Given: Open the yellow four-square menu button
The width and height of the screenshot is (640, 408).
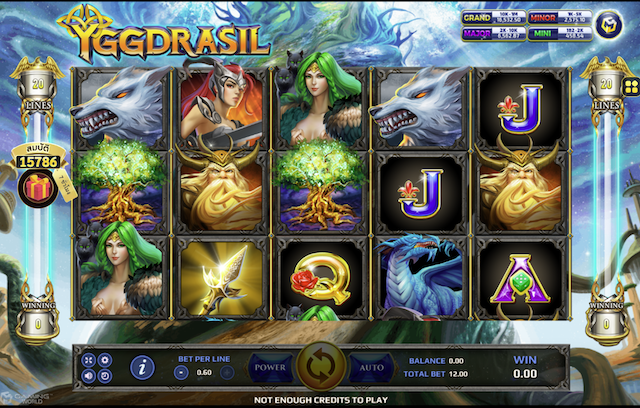Looking at the screenshot, I should [x=631, y=87].
